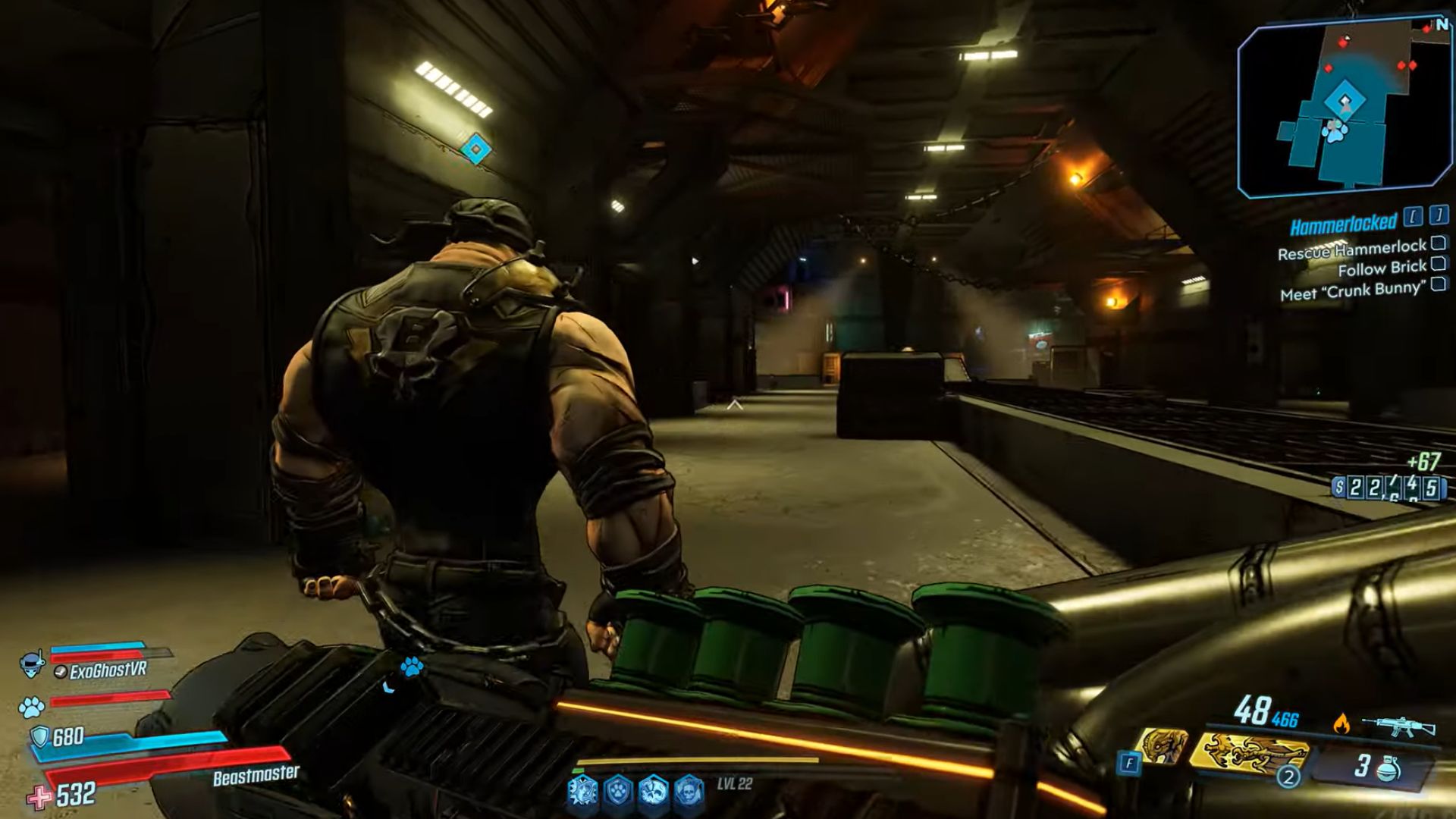Click the shield icon next to 680
The height and width of the screenshot is (819, 1456).
point(39,736)
